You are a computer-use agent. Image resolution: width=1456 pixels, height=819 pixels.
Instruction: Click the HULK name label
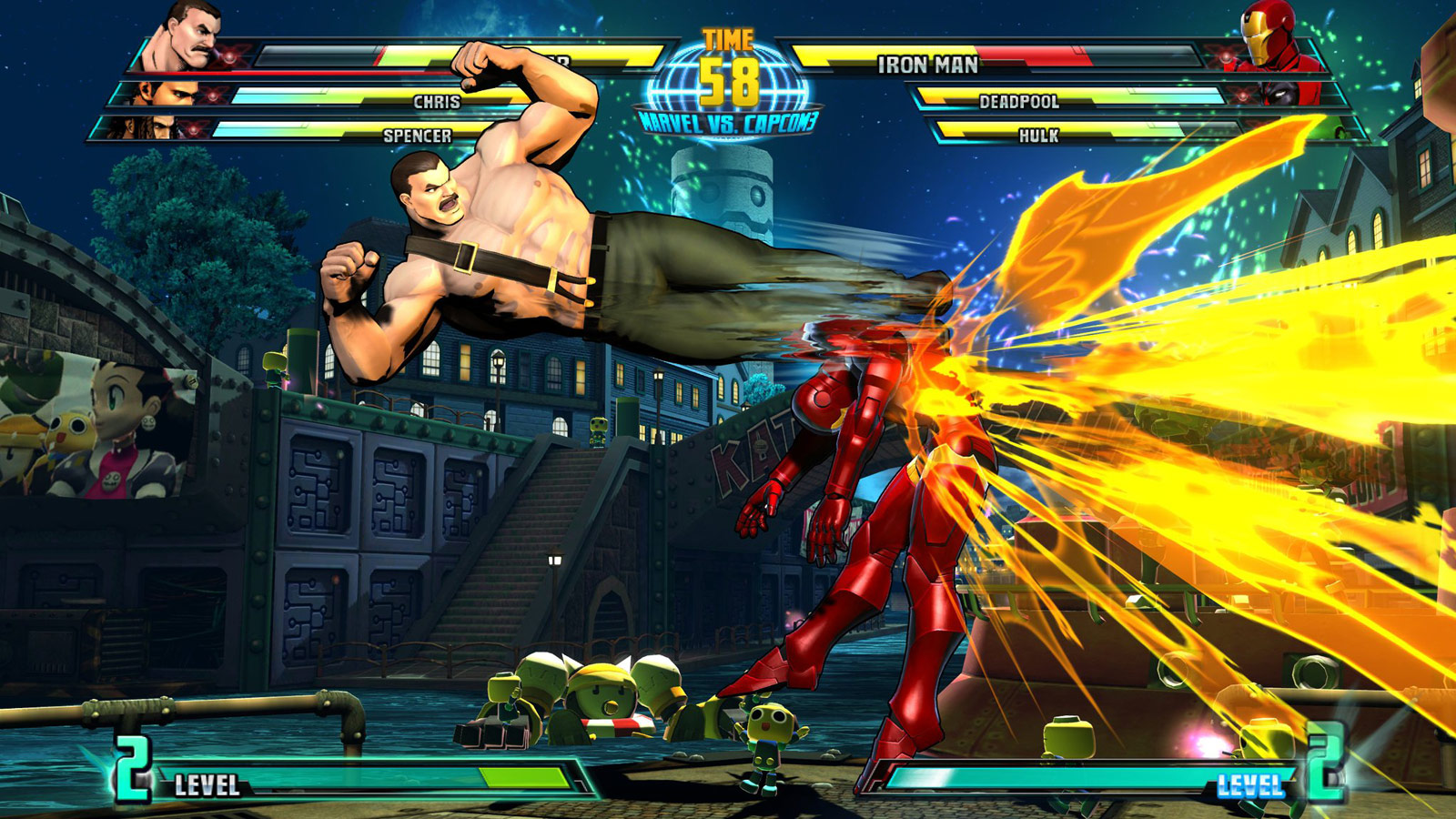[1038, 136]
